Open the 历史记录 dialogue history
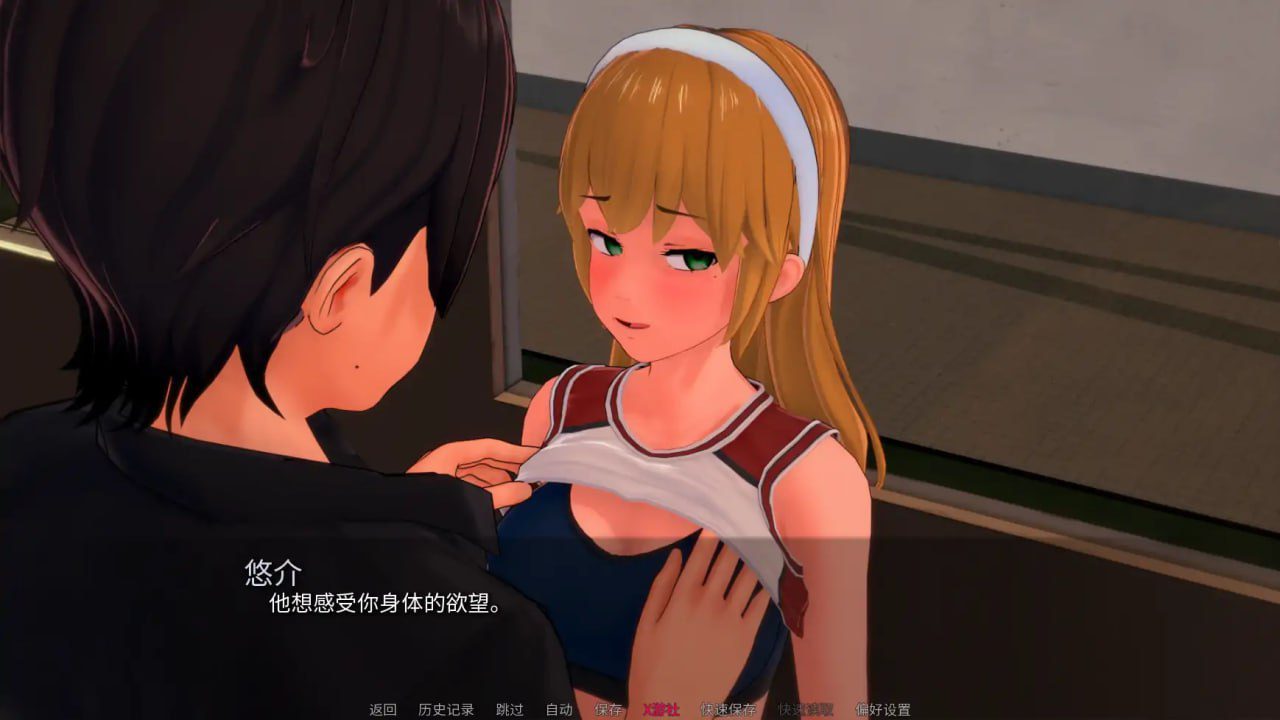 click(x=445, y=709)
